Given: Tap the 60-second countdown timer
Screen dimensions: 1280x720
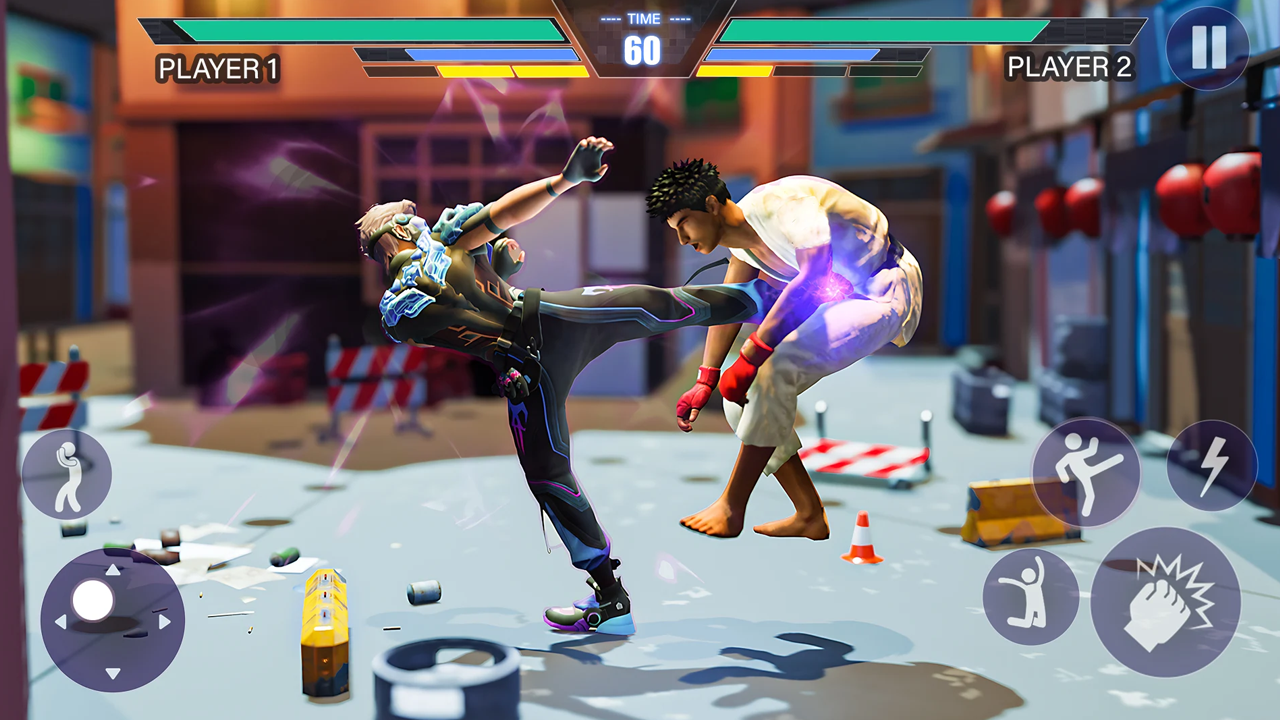Looking at the screenshot, I should pyautogui.click(x=644, y=52).
